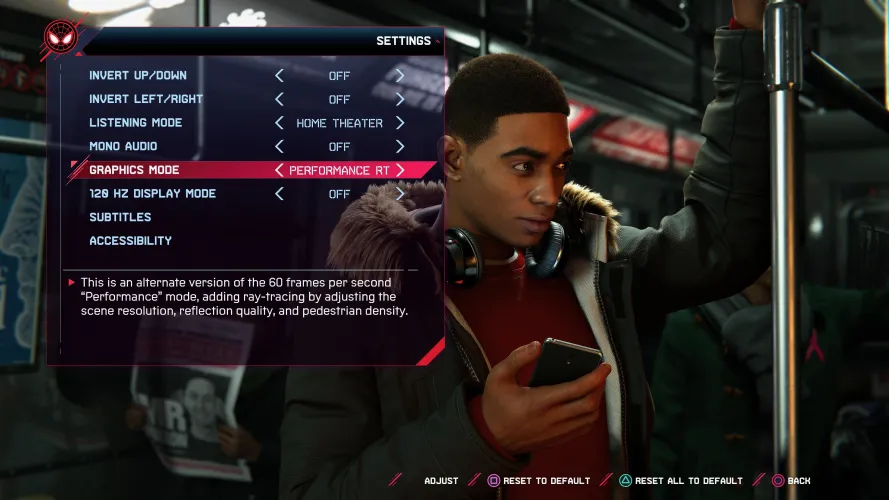Open the Subtitles submenu
The height and width of the screenshot is (500, 889).
tap(120, 217)
